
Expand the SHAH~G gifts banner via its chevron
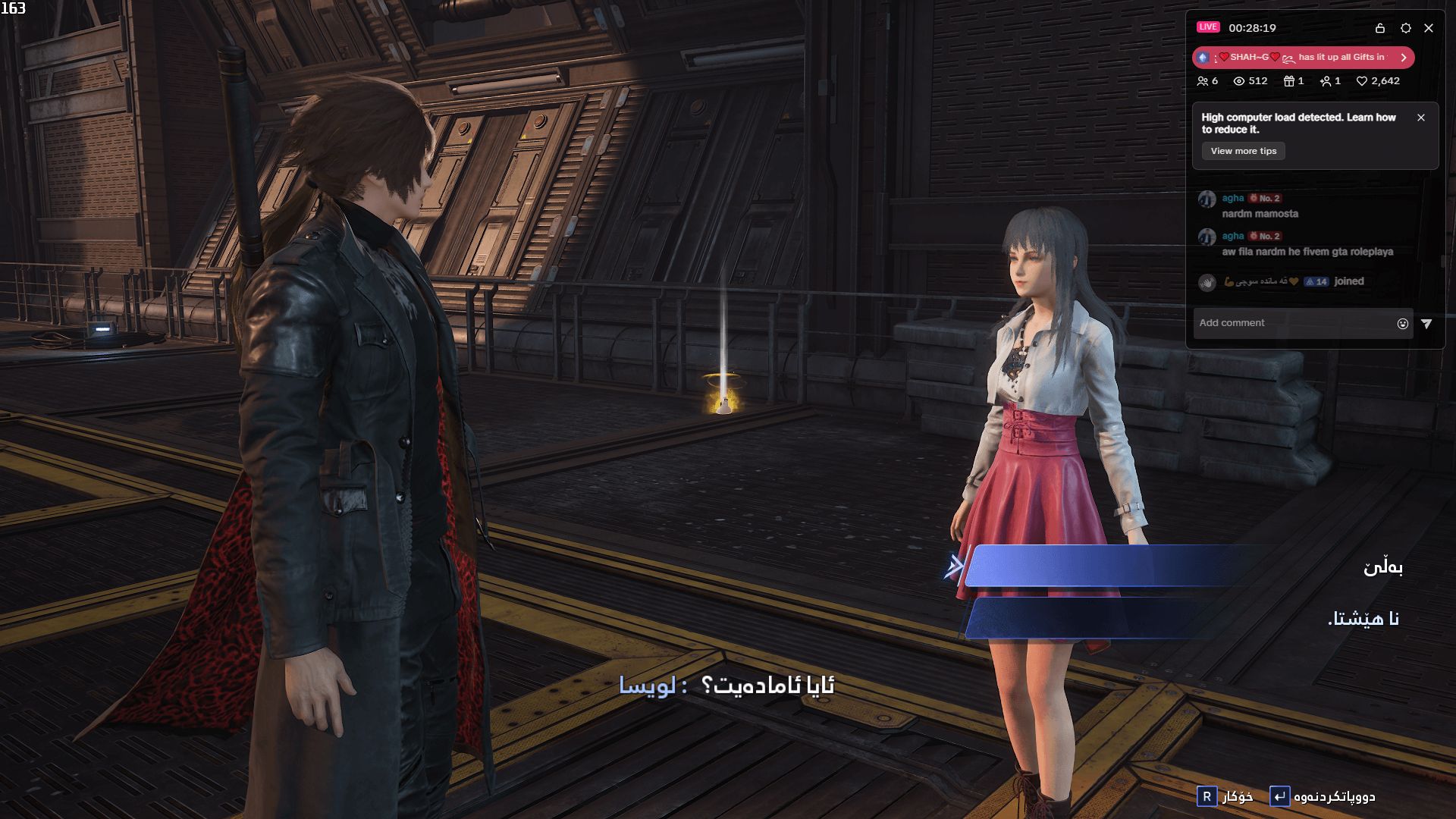click(1404, 58)
